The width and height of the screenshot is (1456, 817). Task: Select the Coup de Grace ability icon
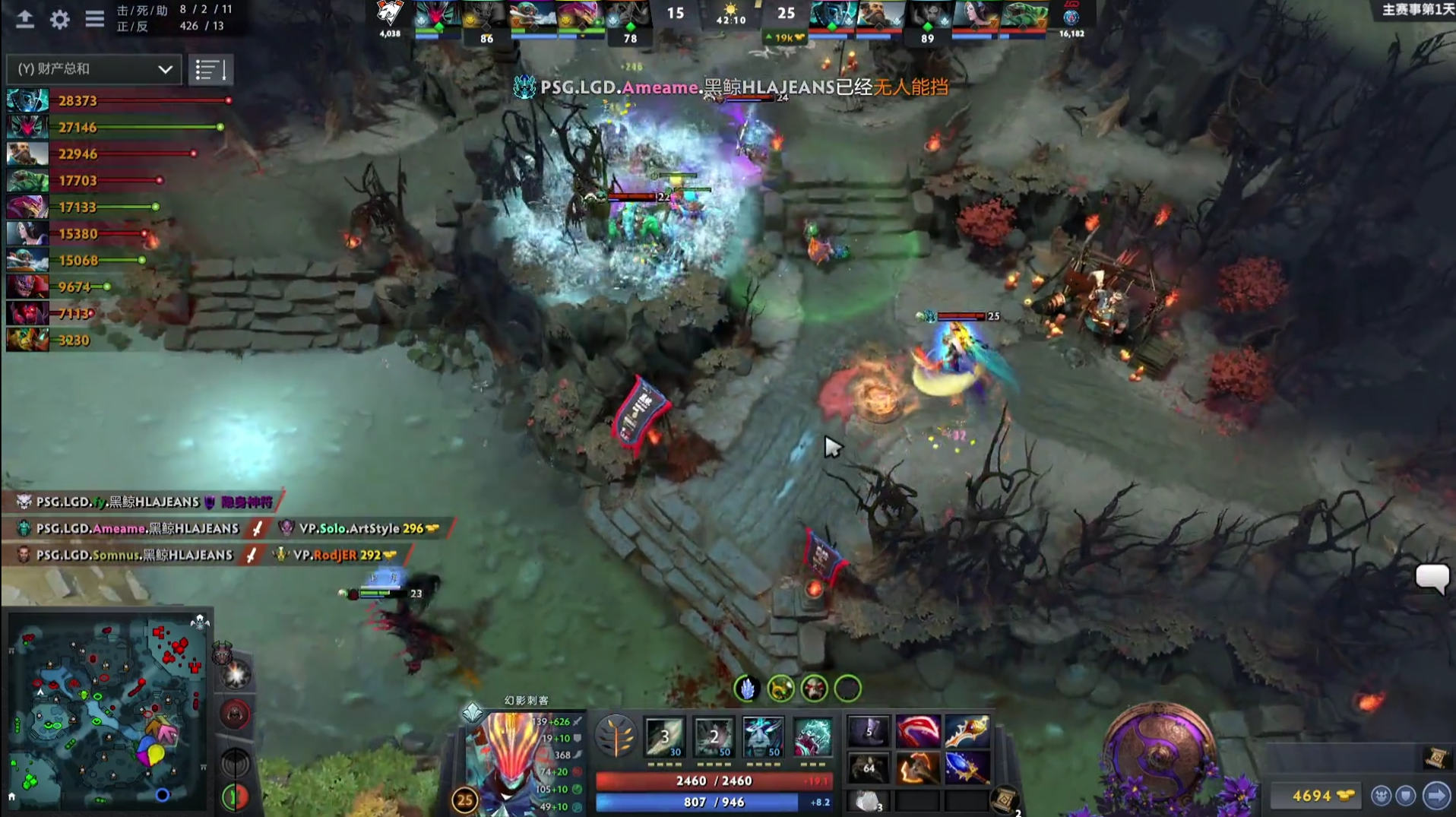[x=812, y=736]
